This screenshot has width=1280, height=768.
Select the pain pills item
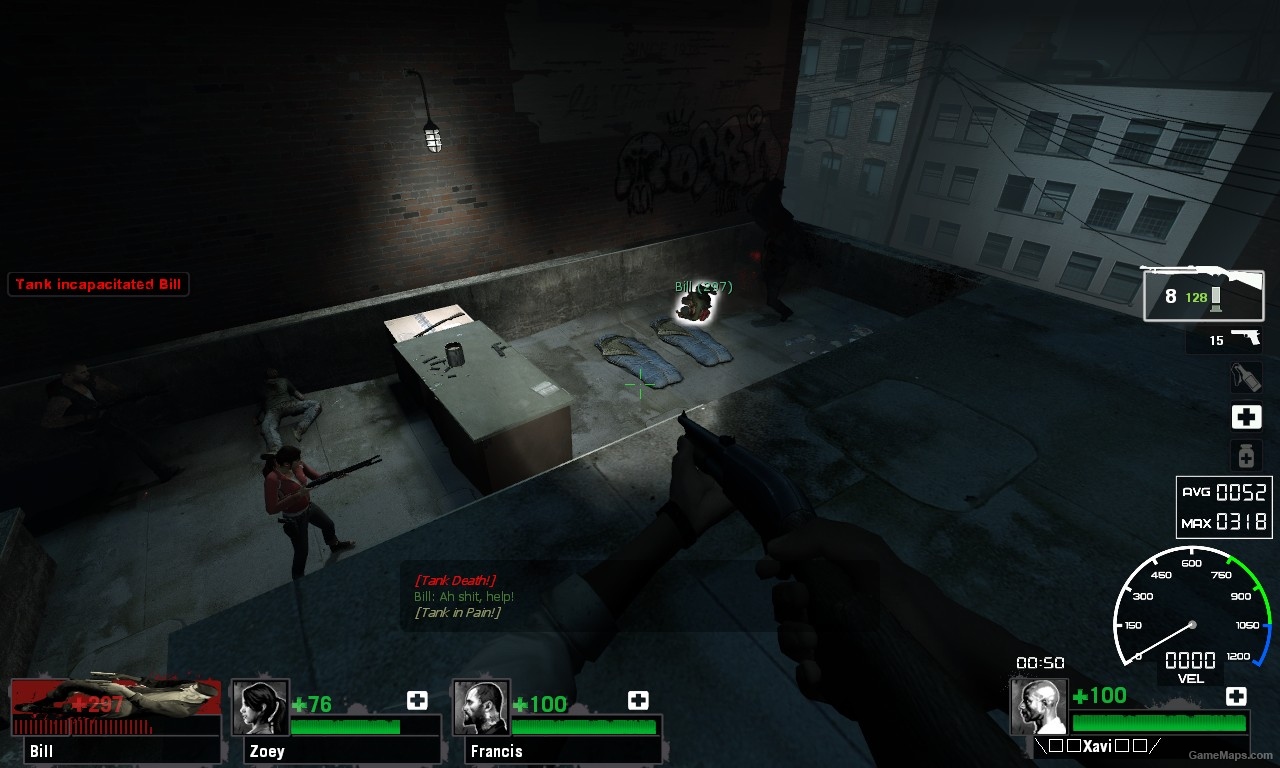1245,456
